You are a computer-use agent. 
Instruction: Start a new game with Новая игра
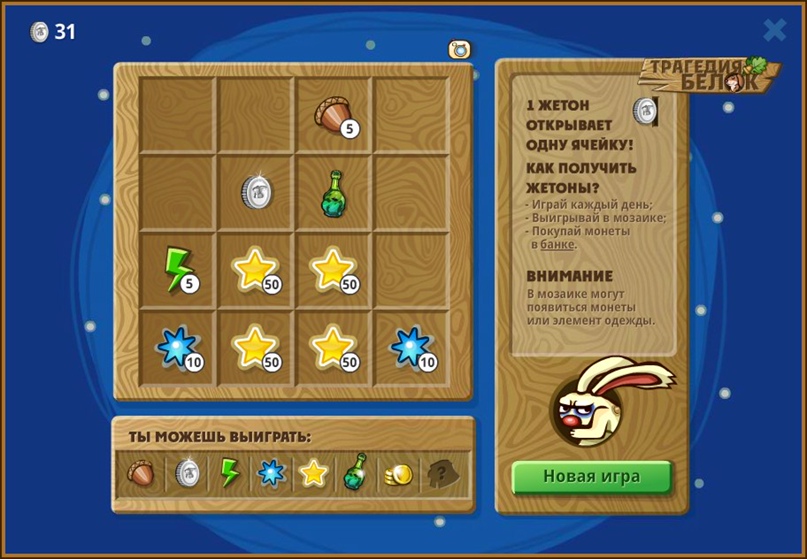click(591, 476)
